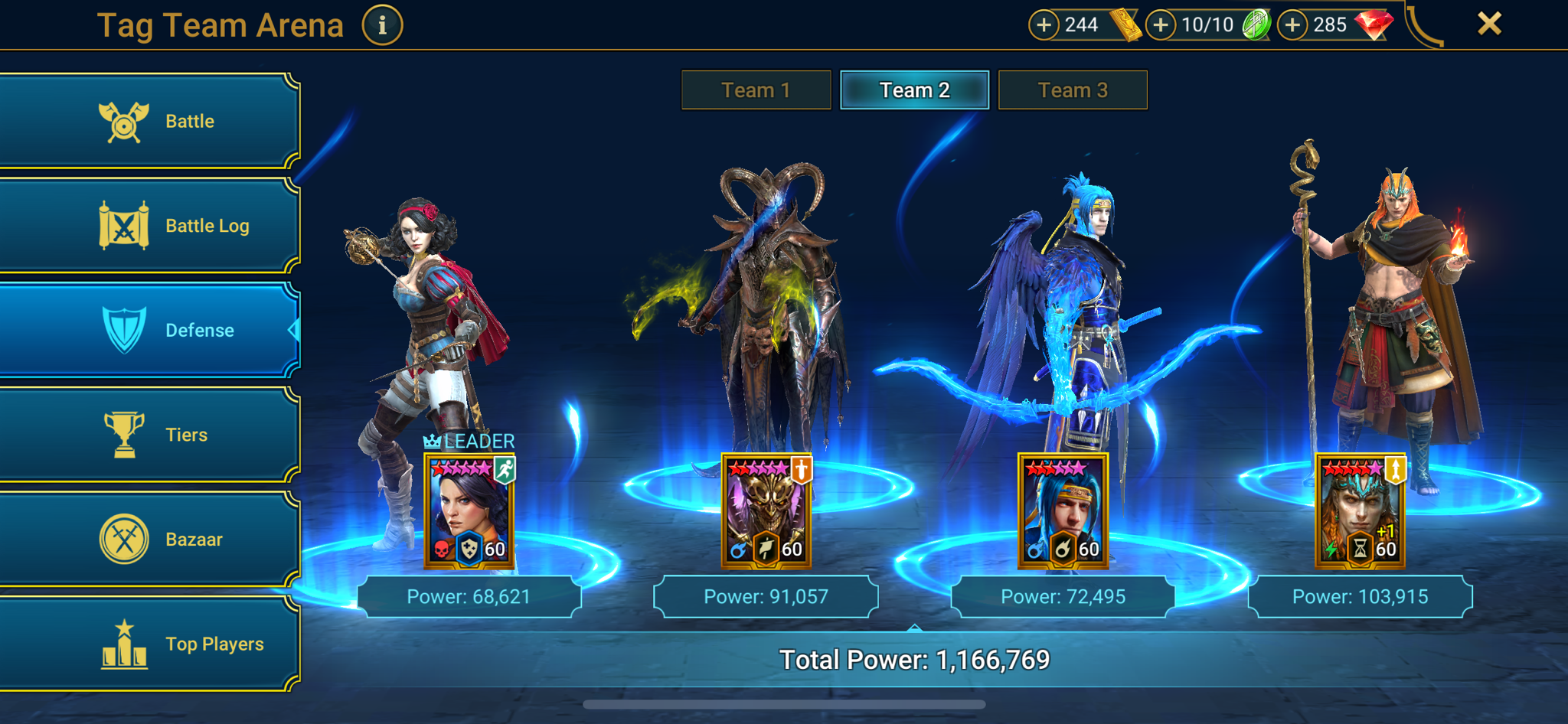The height and width of the screenshot is (724, 1568).
Task: Switch to the Team 1 tab
Action: tap(755, 90)
